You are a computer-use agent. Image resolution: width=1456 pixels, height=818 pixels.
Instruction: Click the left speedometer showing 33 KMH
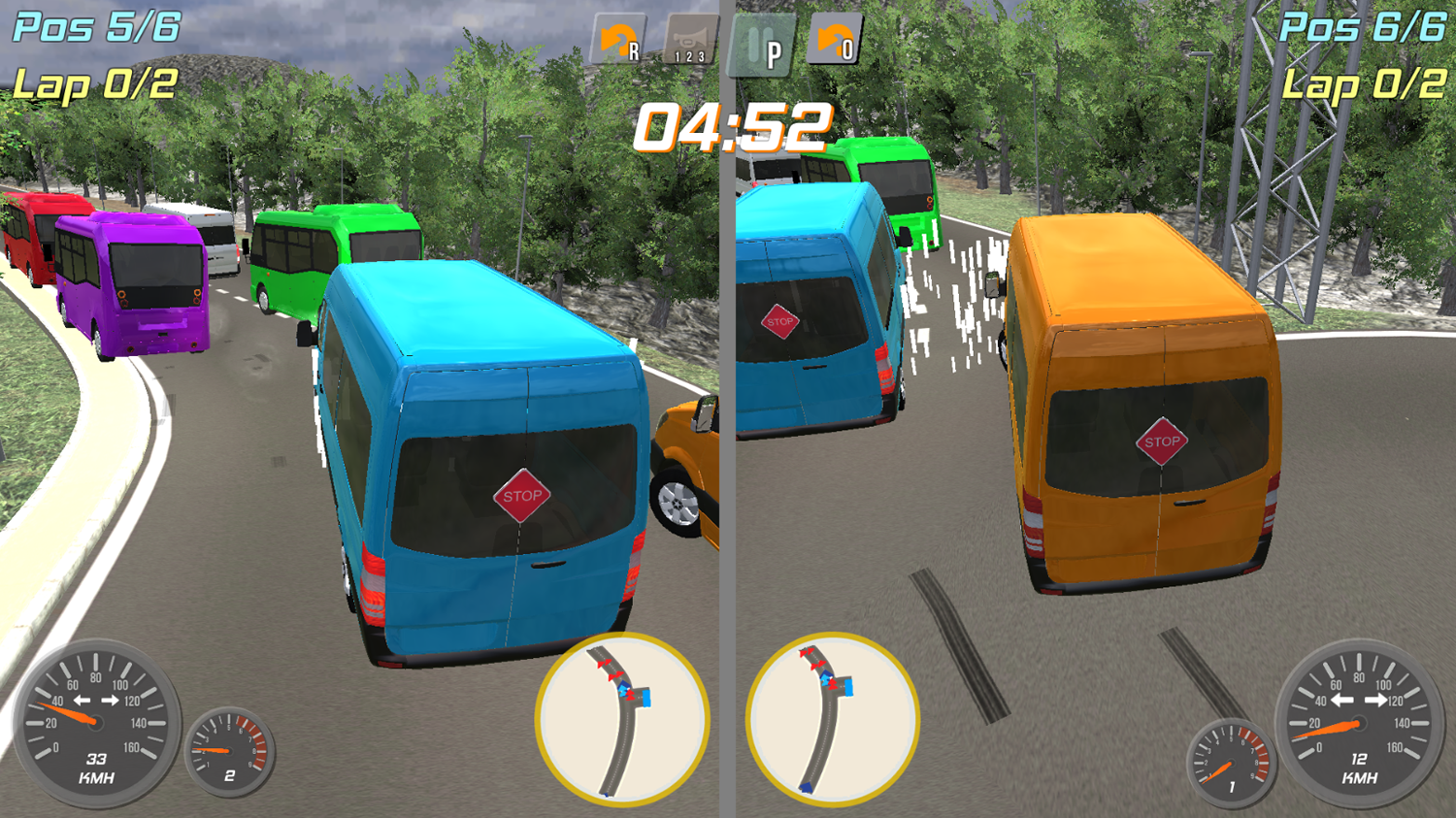[x=94, y=723]
